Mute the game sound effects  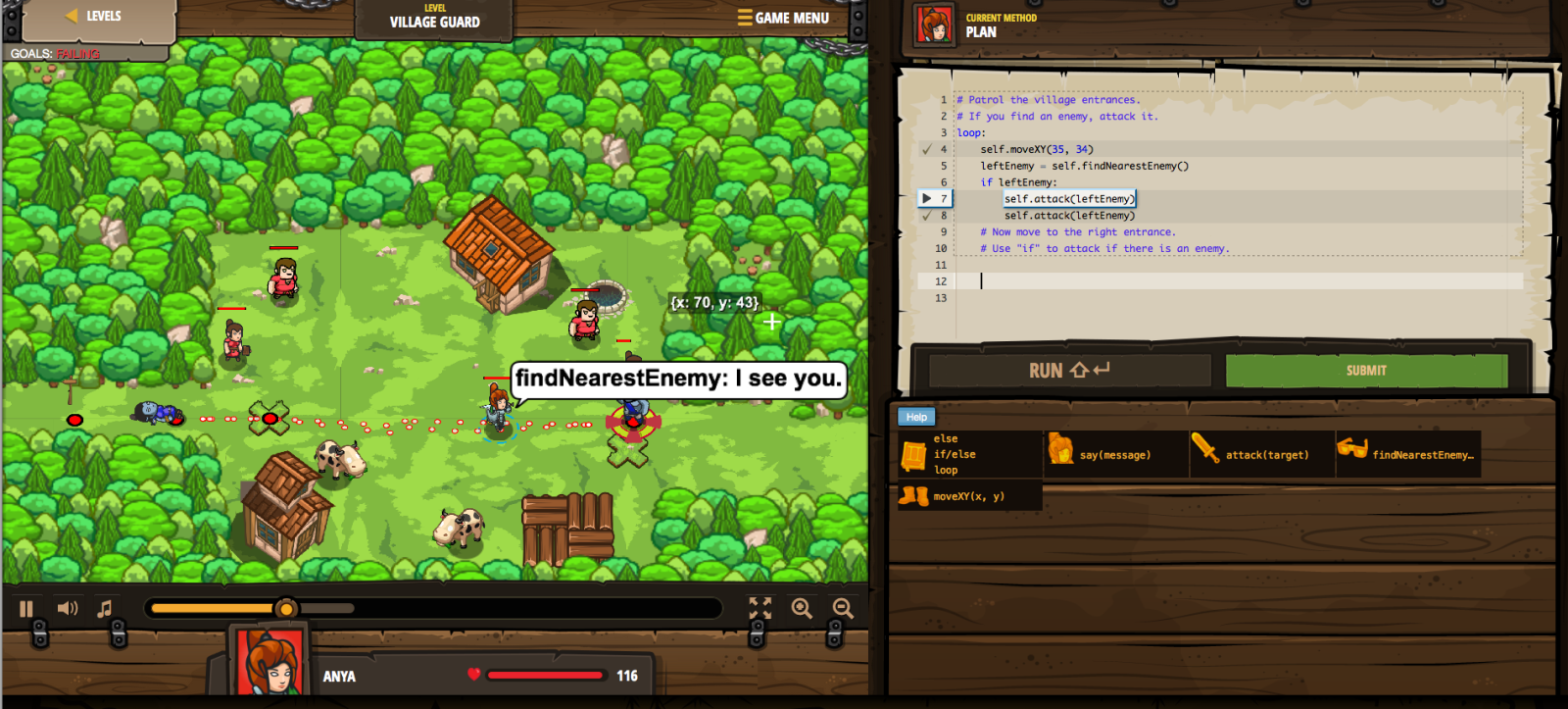click(67, 608)
